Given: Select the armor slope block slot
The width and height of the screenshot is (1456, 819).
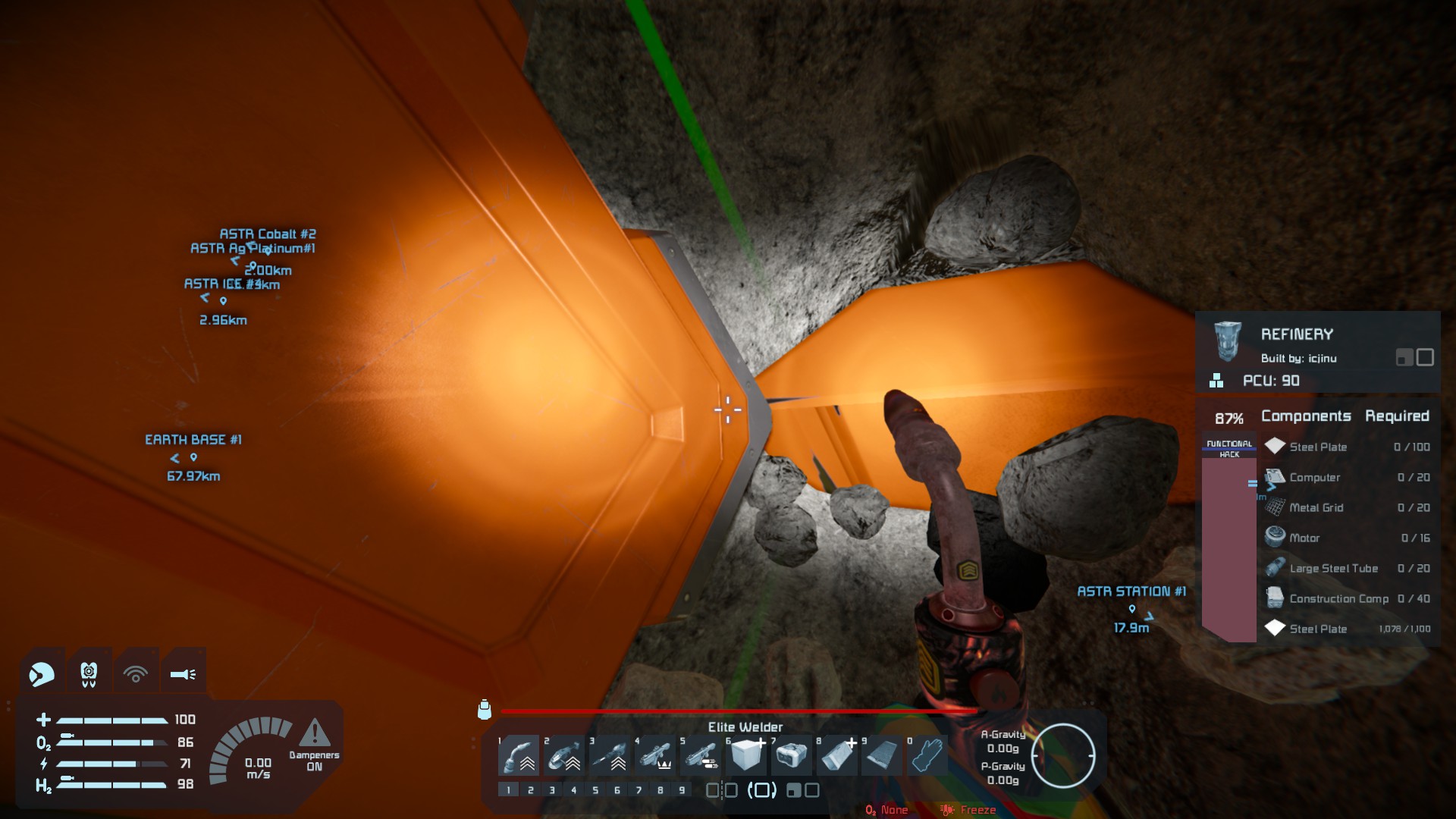Looking at the screenshot, I should click(x=837, y=755).
